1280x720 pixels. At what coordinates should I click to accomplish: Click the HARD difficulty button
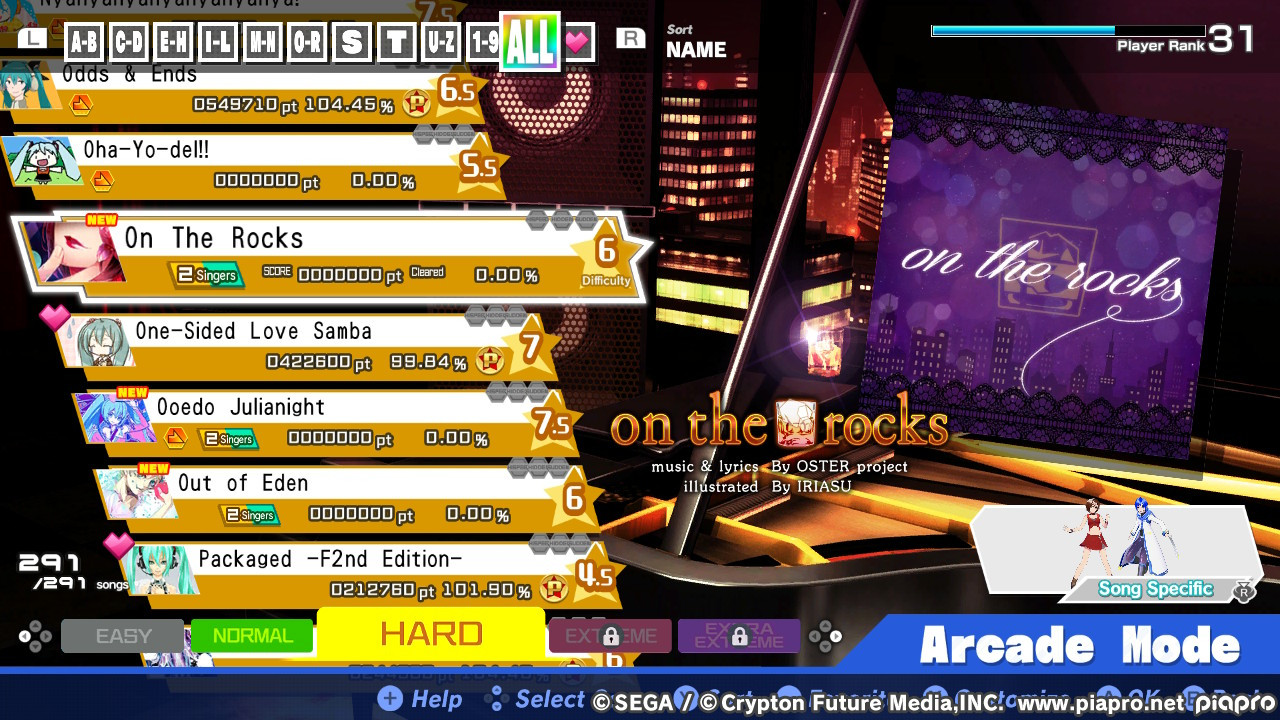click(430, 632)
